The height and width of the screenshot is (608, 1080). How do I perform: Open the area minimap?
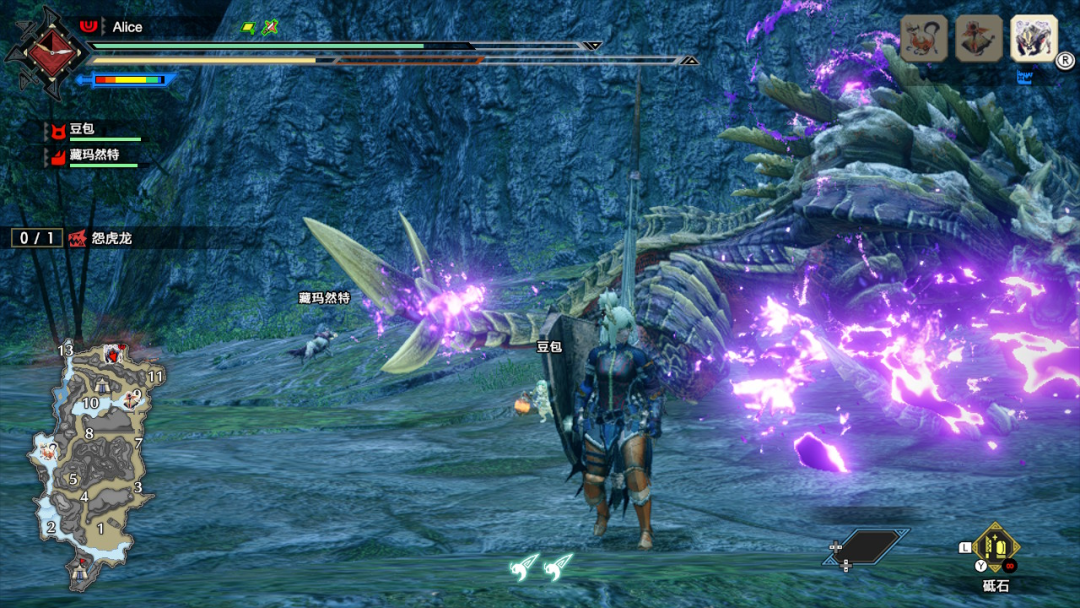[x=88, y=462]
